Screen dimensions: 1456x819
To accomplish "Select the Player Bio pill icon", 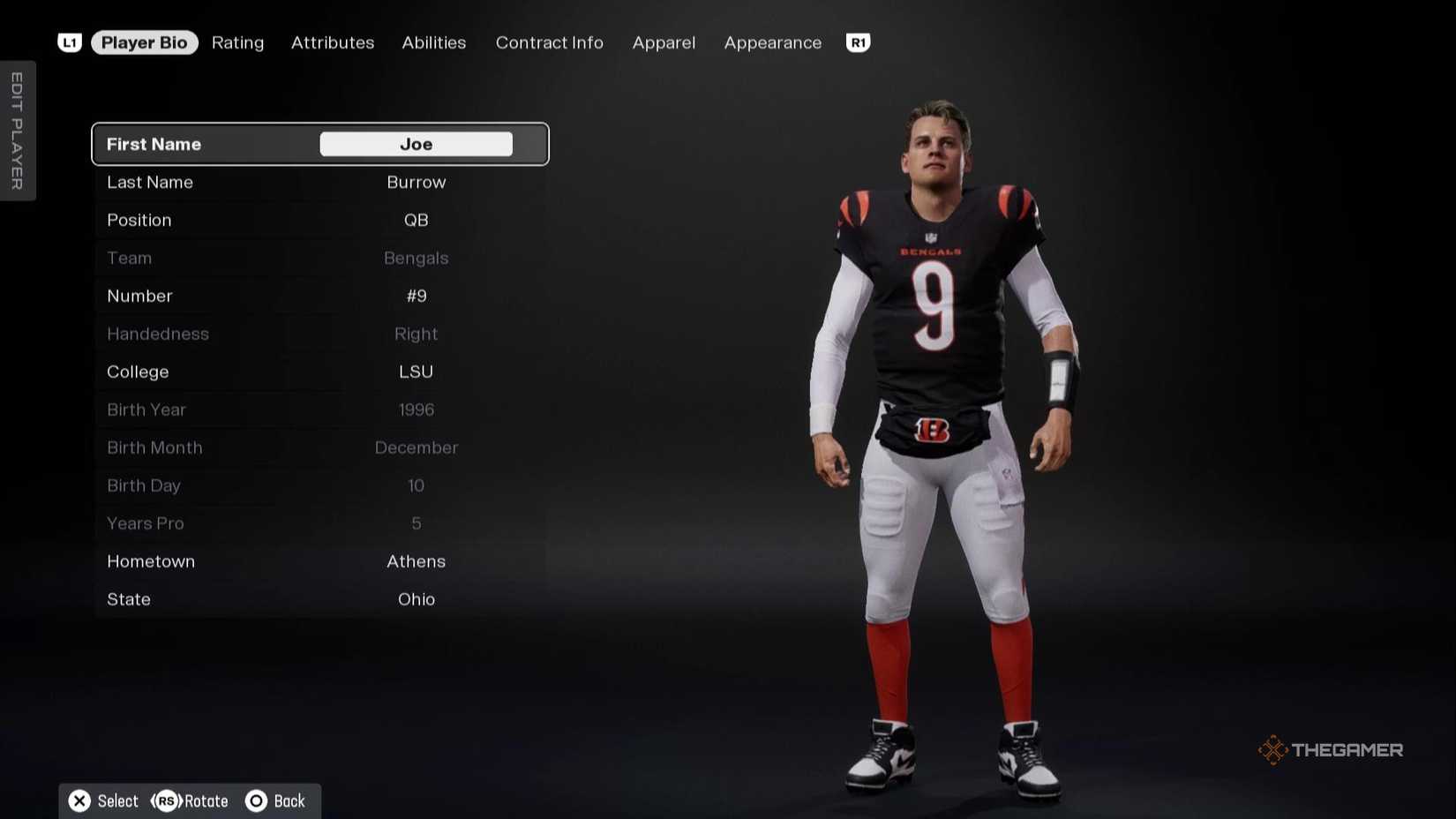I will (144, 42).
